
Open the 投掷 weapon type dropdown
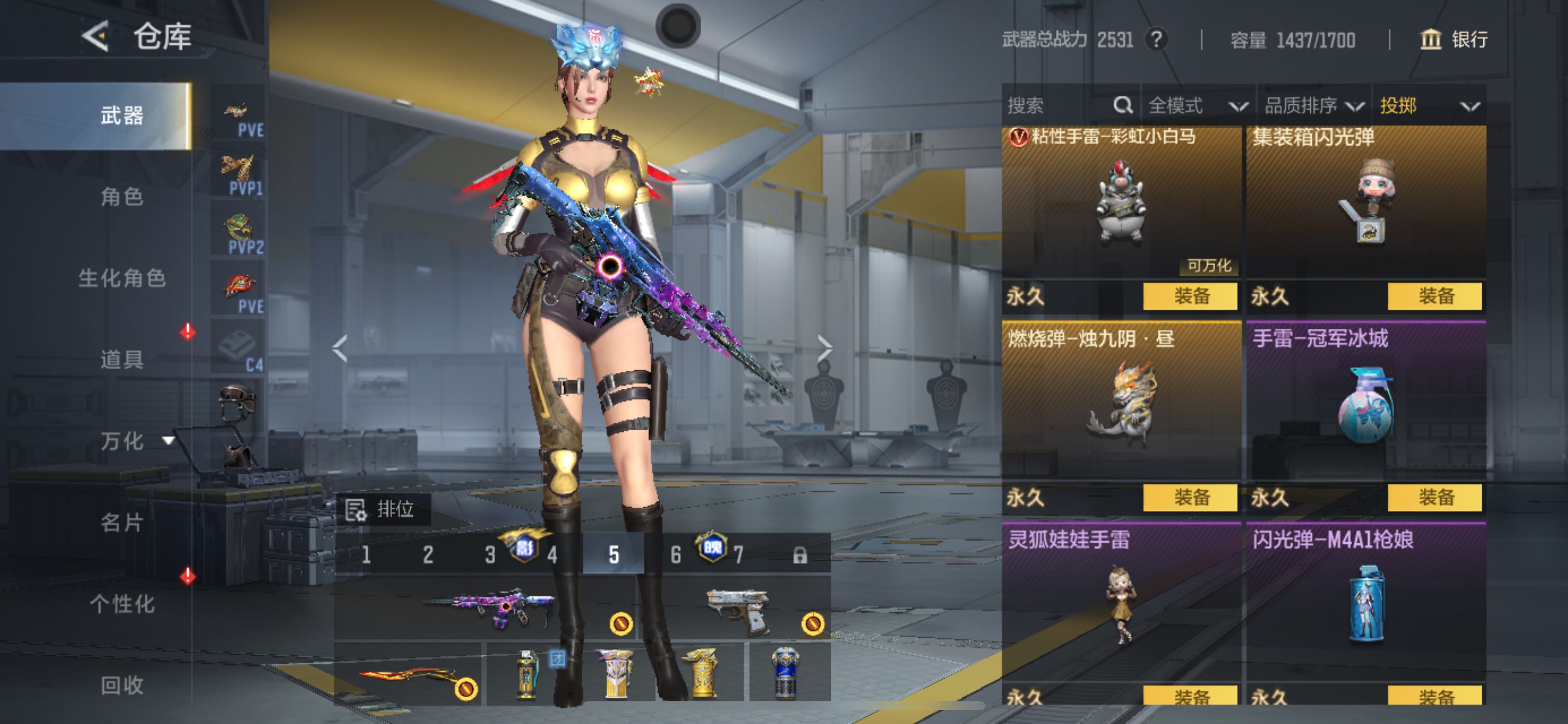coord(1428,106)
